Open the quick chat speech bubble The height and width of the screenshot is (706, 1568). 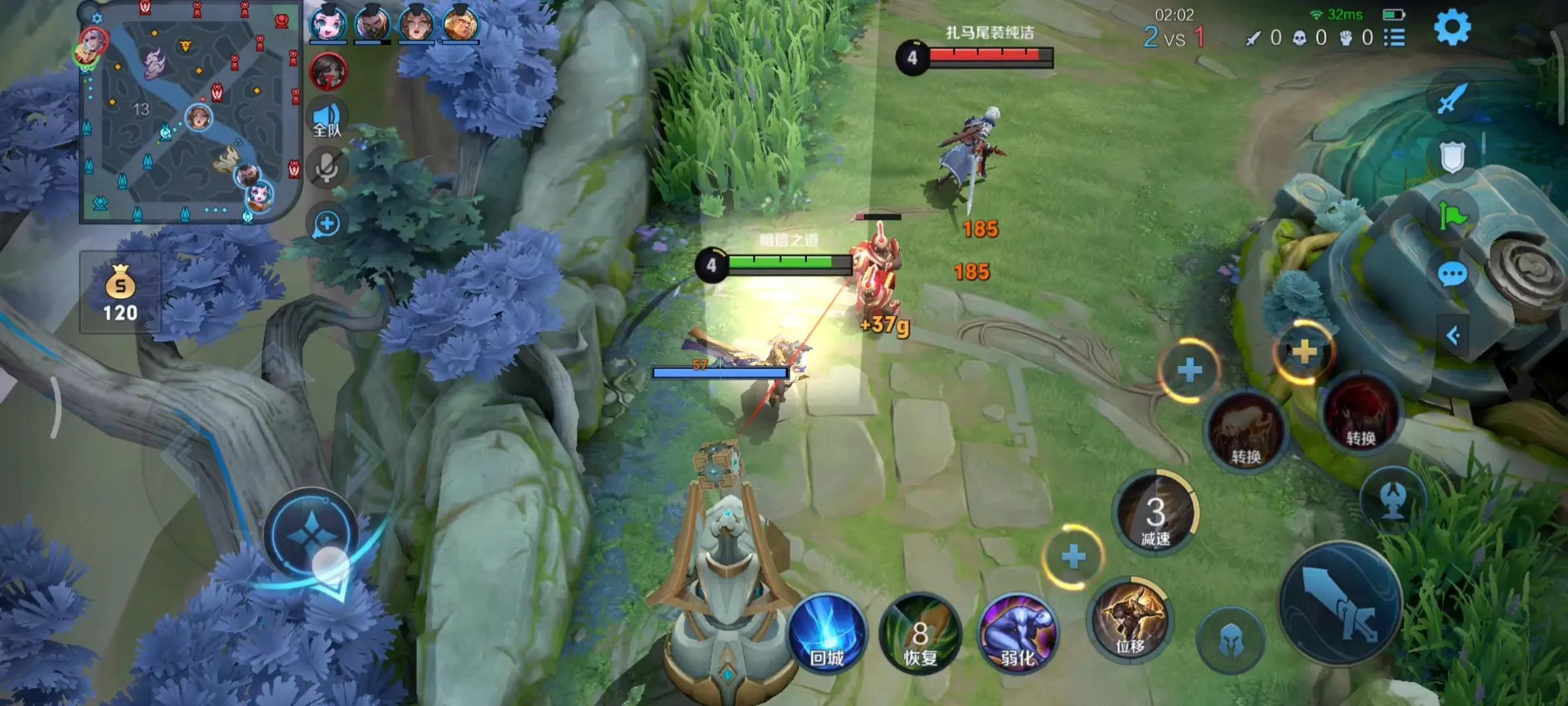(1452, 275)
